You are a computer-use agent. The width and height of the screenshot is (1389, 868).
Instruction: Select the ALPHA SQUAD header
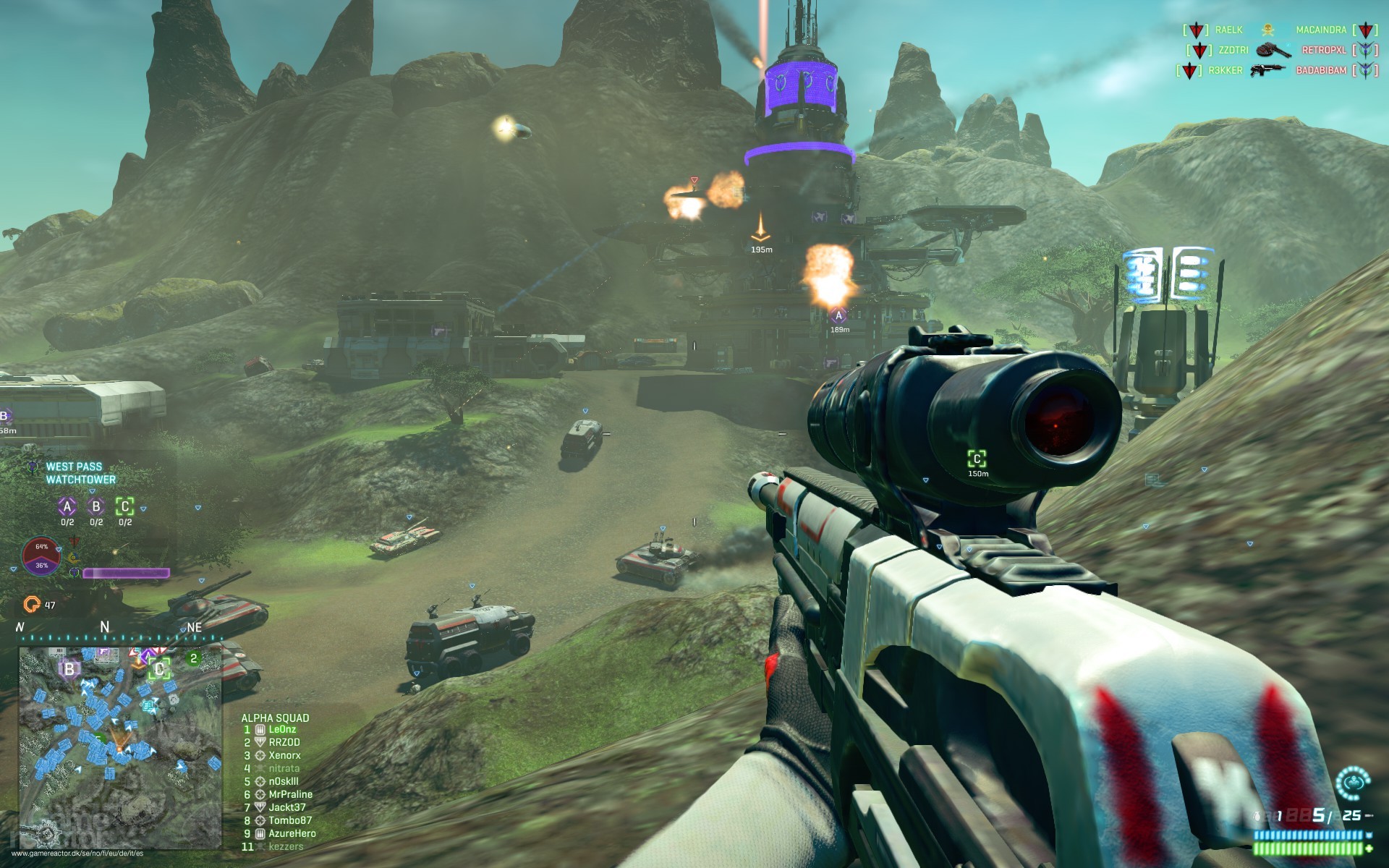tap(275, 718)
